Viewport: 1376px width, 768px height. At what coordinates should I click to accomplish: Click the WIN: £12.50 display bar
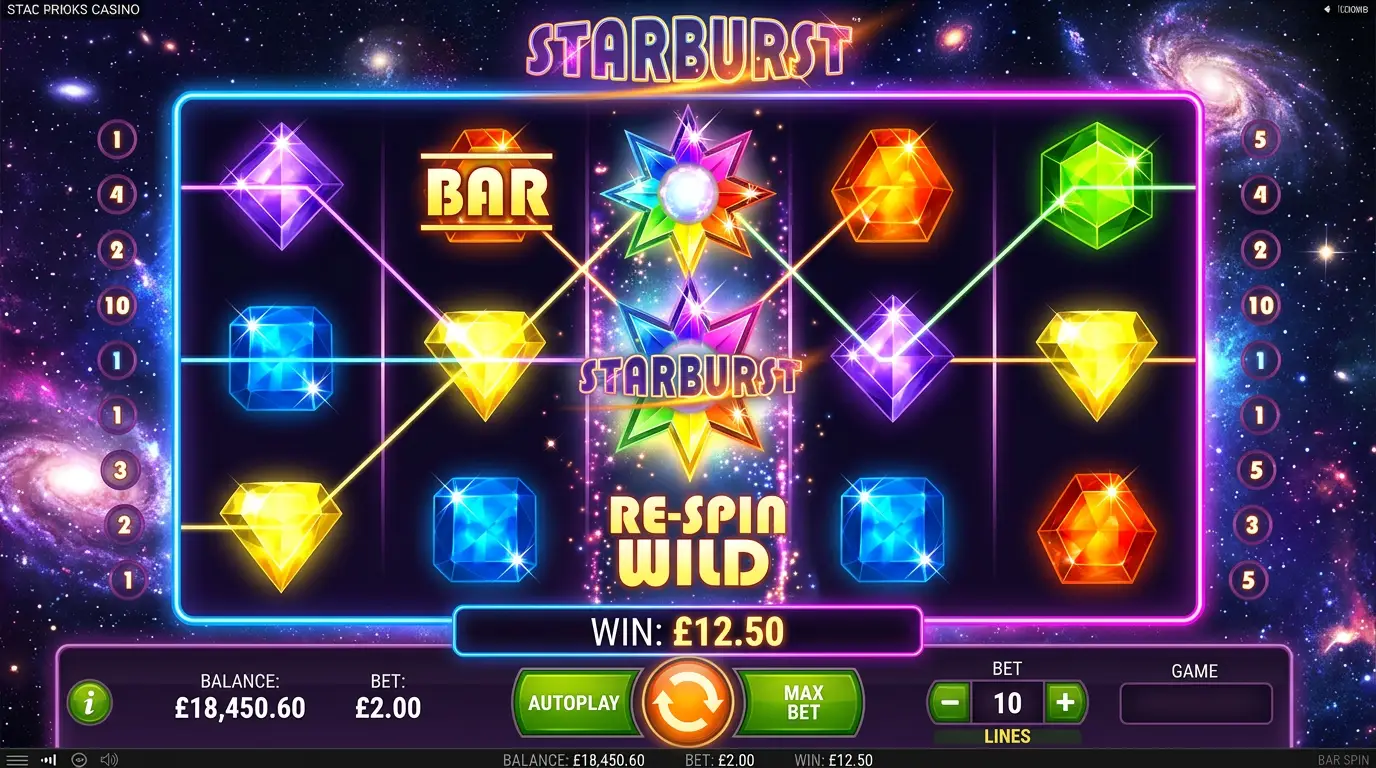click(x=688, y=631)
